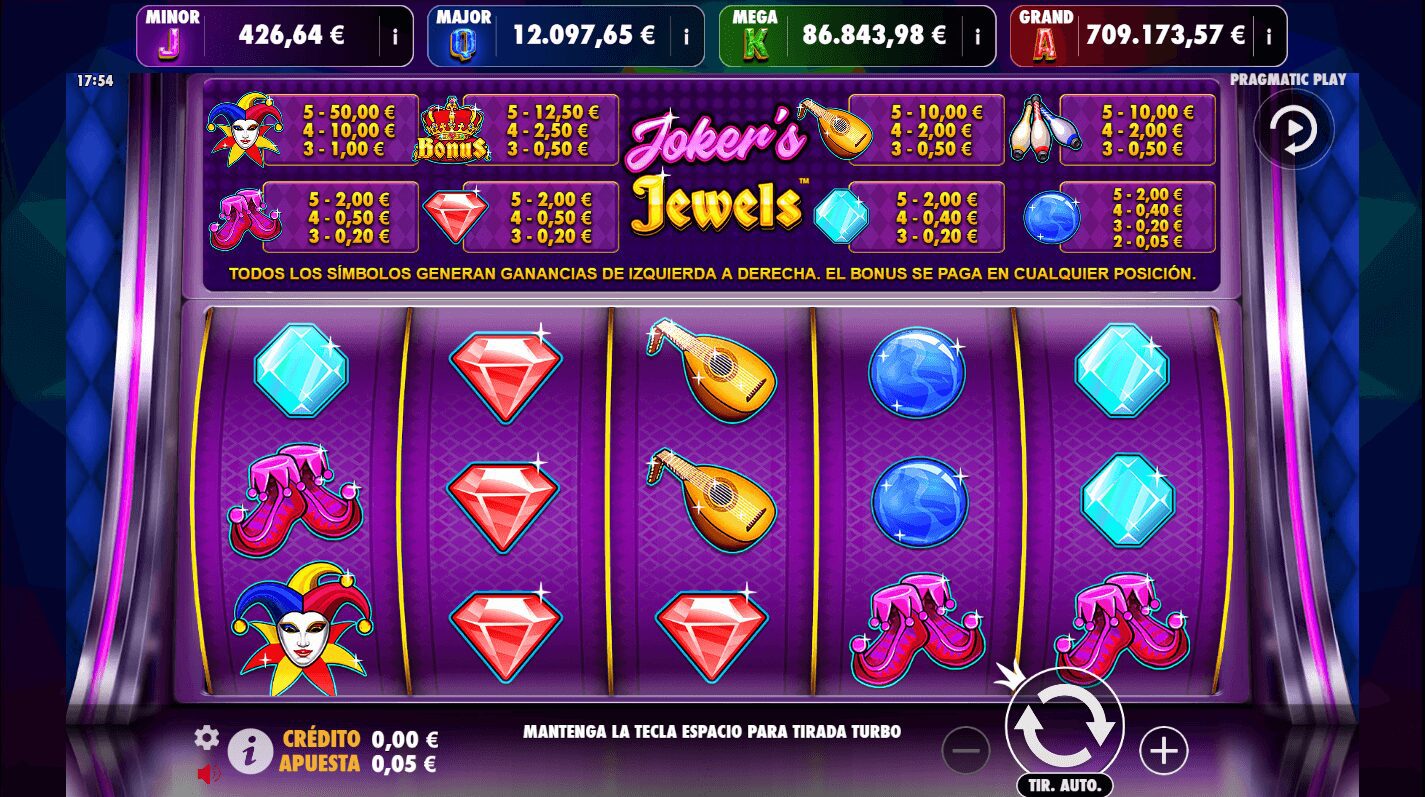Image resolution: width=1425 pixels, height=797 pixels.
Task: Select the PRAGMATIC PLAY label
Action: [1288, 79]
